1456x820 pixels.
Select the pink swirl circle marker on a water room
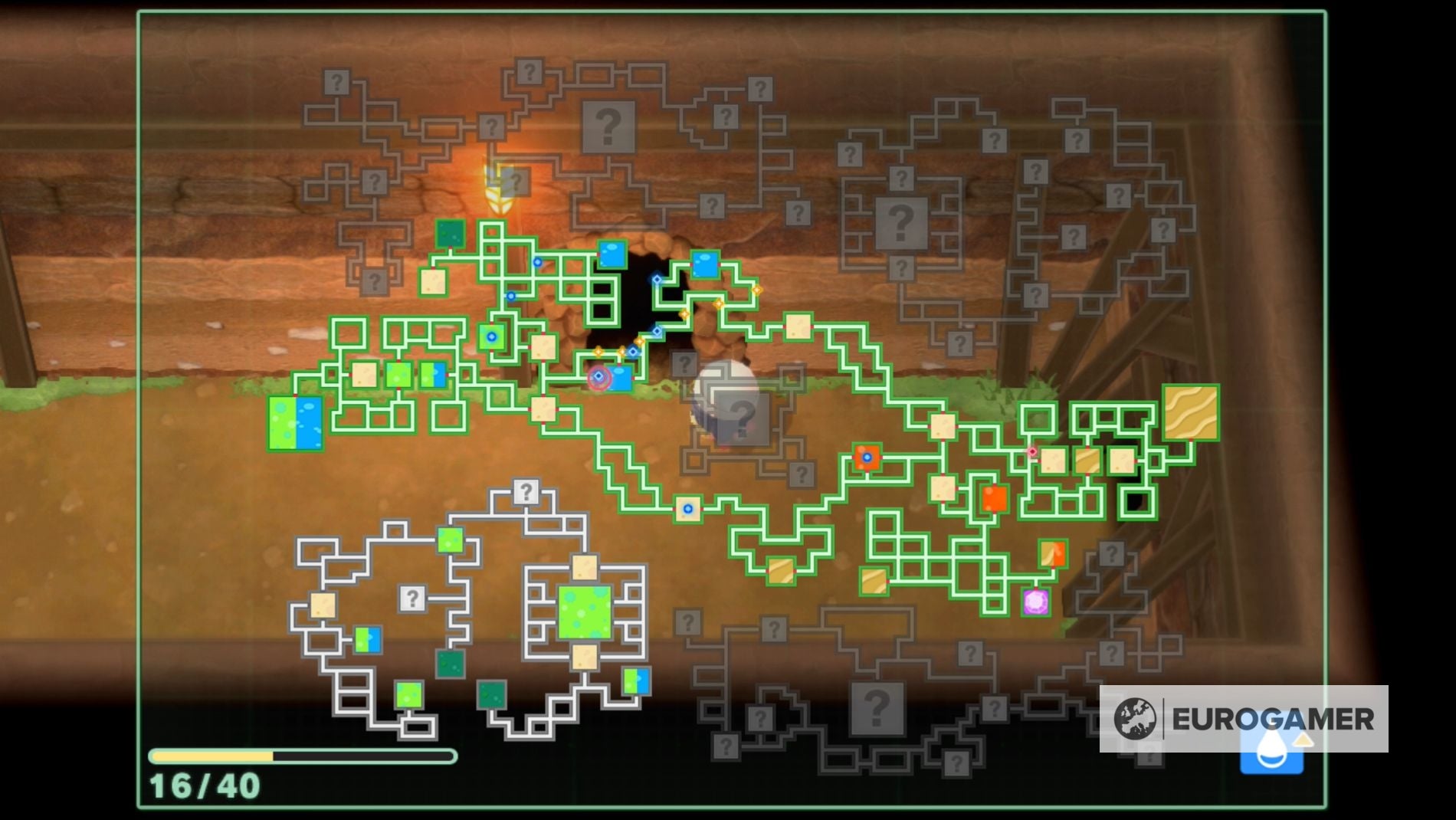(598, 379)
